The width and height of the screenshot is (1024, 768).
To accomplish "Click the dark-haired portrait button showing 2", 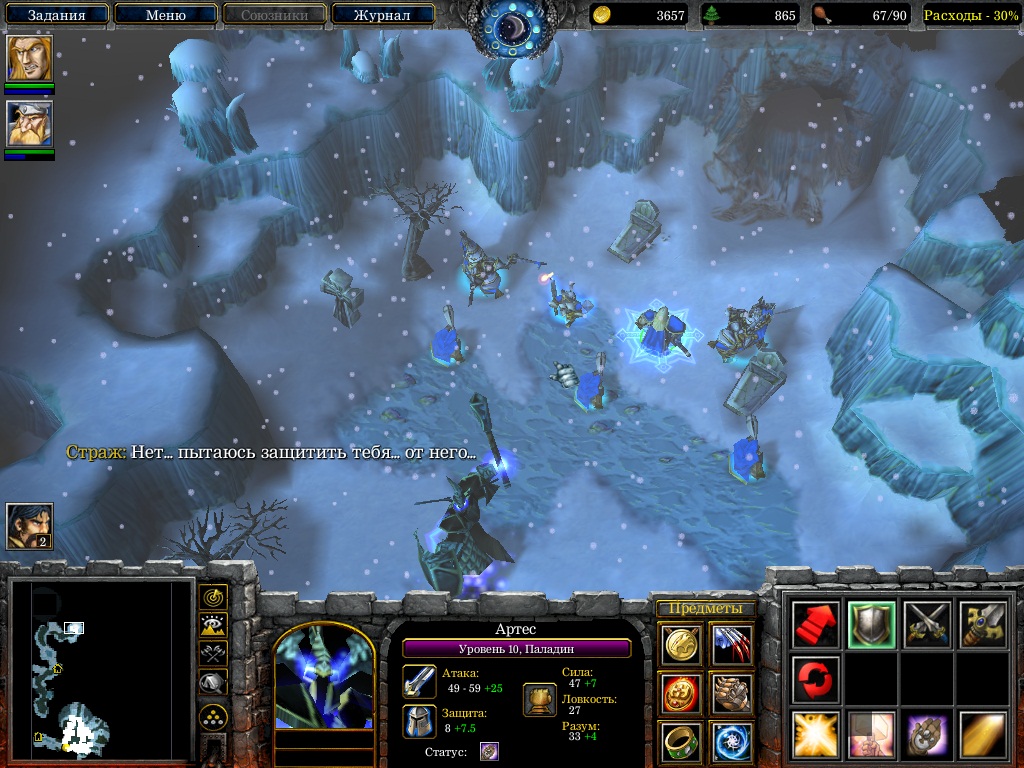I will click(x=29, y=526).
